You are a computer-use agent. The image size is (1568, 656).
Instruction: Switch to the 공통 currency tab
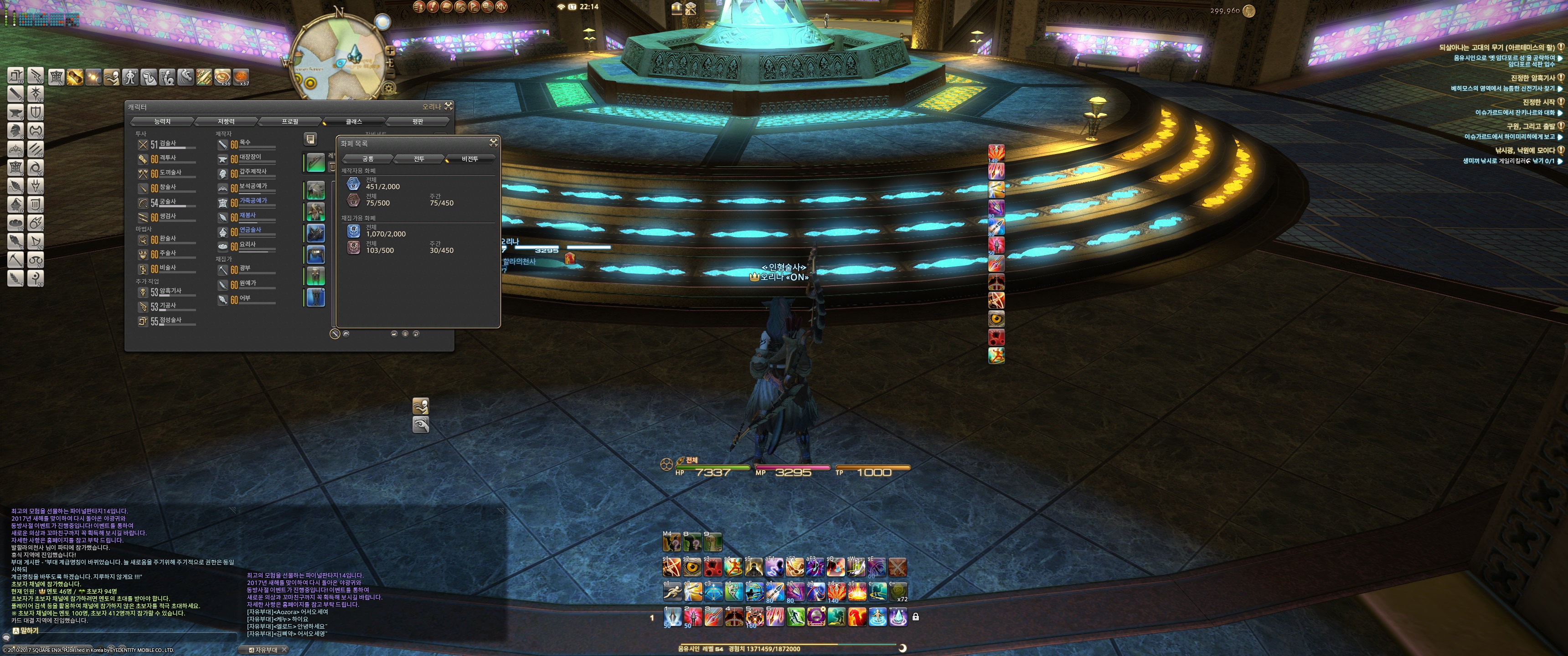[368, 159]
